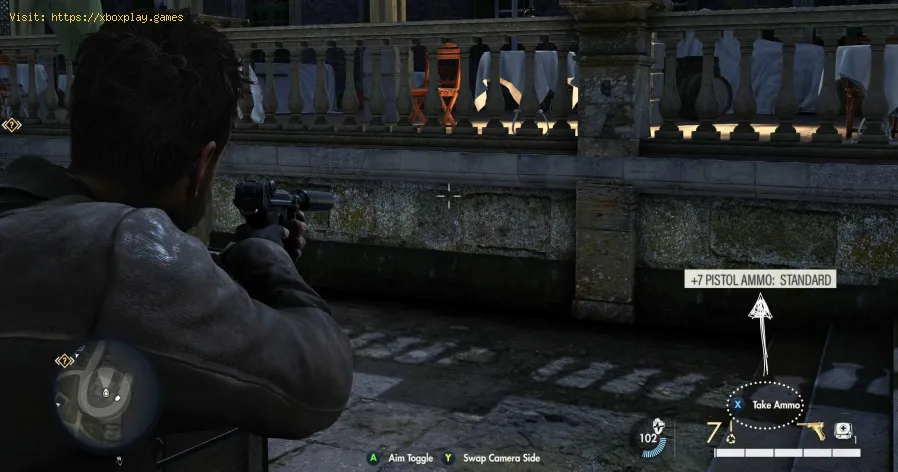
Task: Select the golden pistol weapon icon
Action: coord(811,431)
